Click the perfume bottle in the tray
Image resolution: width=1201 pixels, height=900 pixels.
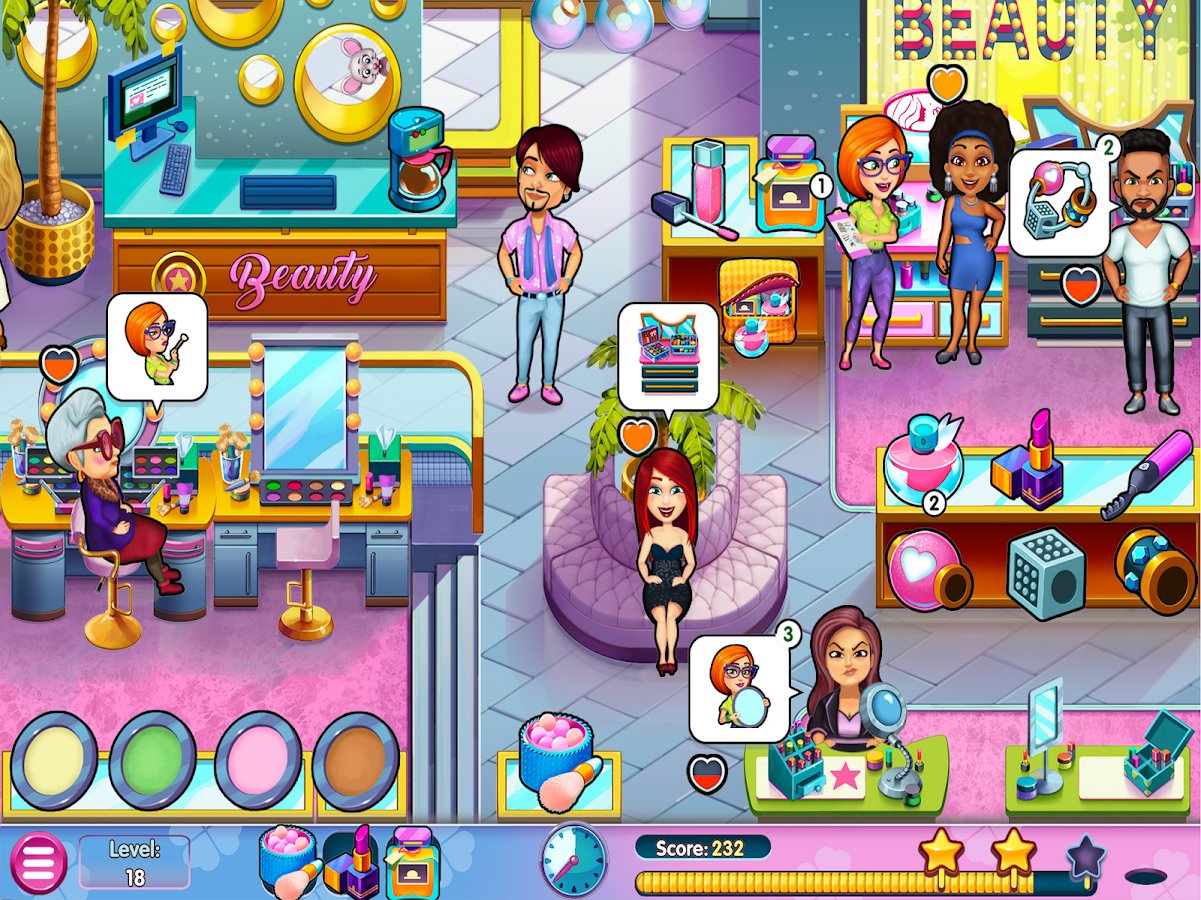pyautogui.click(x=412, y=862)
